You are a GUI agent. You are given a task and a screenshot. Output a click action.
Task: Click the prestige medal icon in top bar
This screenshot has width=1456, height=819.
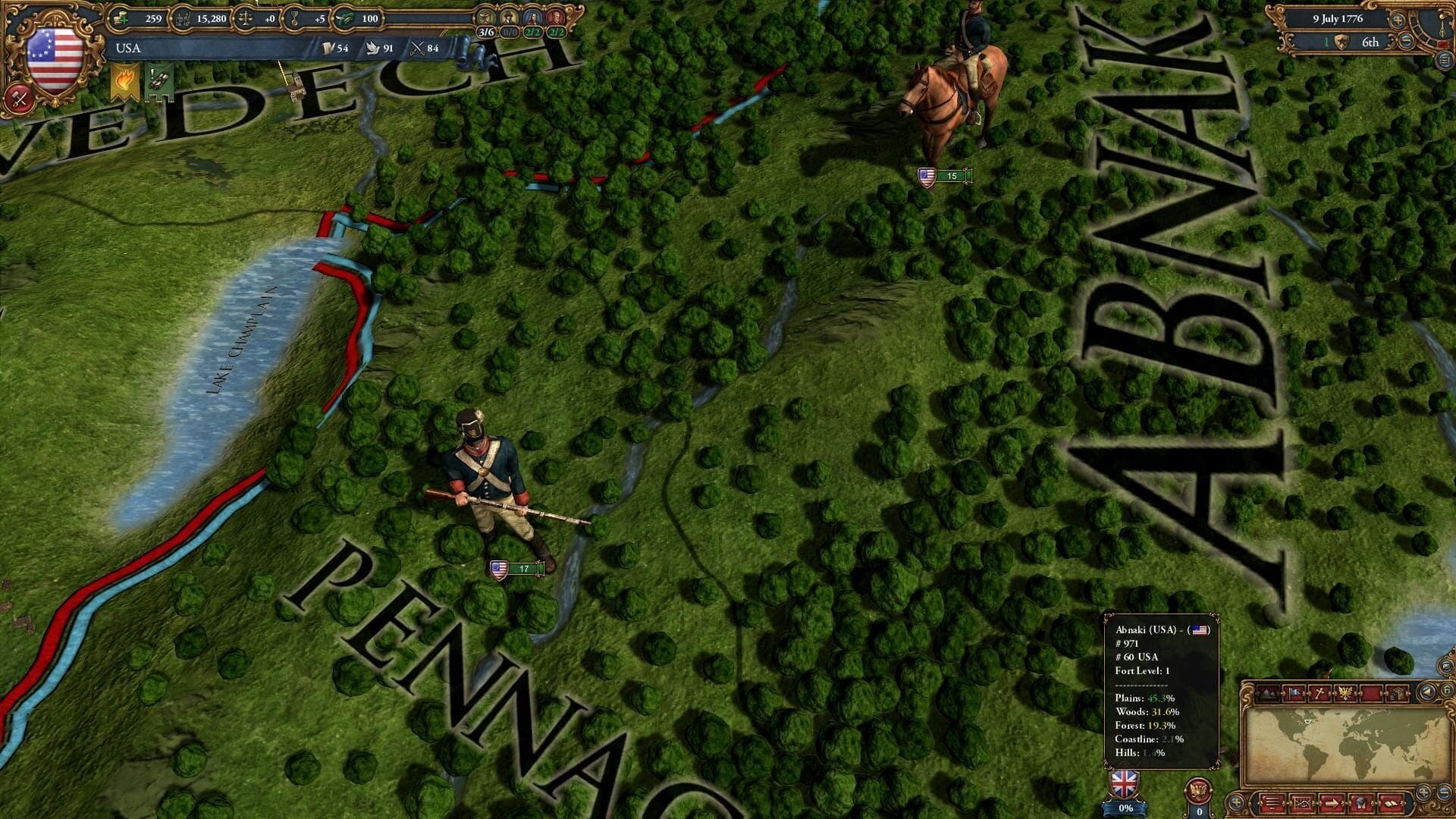pyautogui.click(x=294, y=19)
